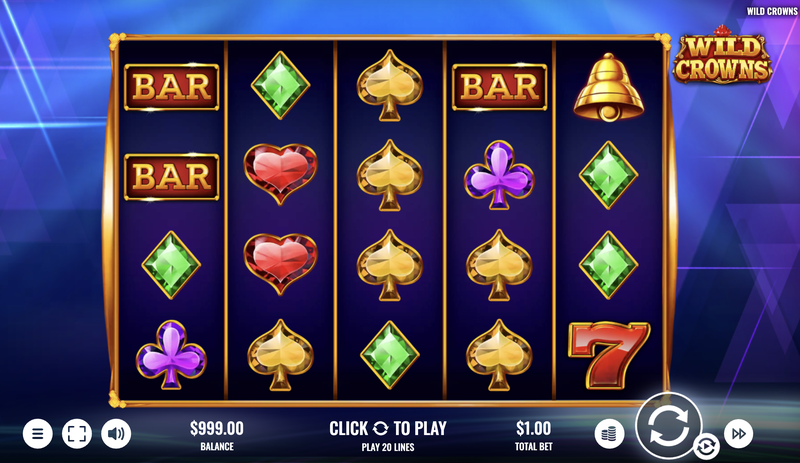Toggle fullscreen mode
Image resolution: width=800 pixels, height=463 pixels.
coord(77,433)
